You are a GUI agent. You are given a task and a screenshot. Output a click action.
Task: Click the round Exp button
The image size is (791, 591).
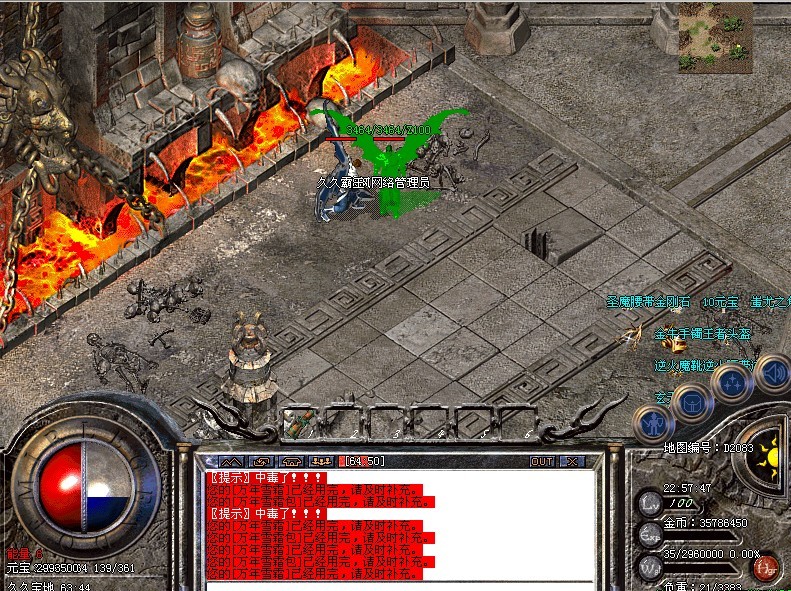649,535
